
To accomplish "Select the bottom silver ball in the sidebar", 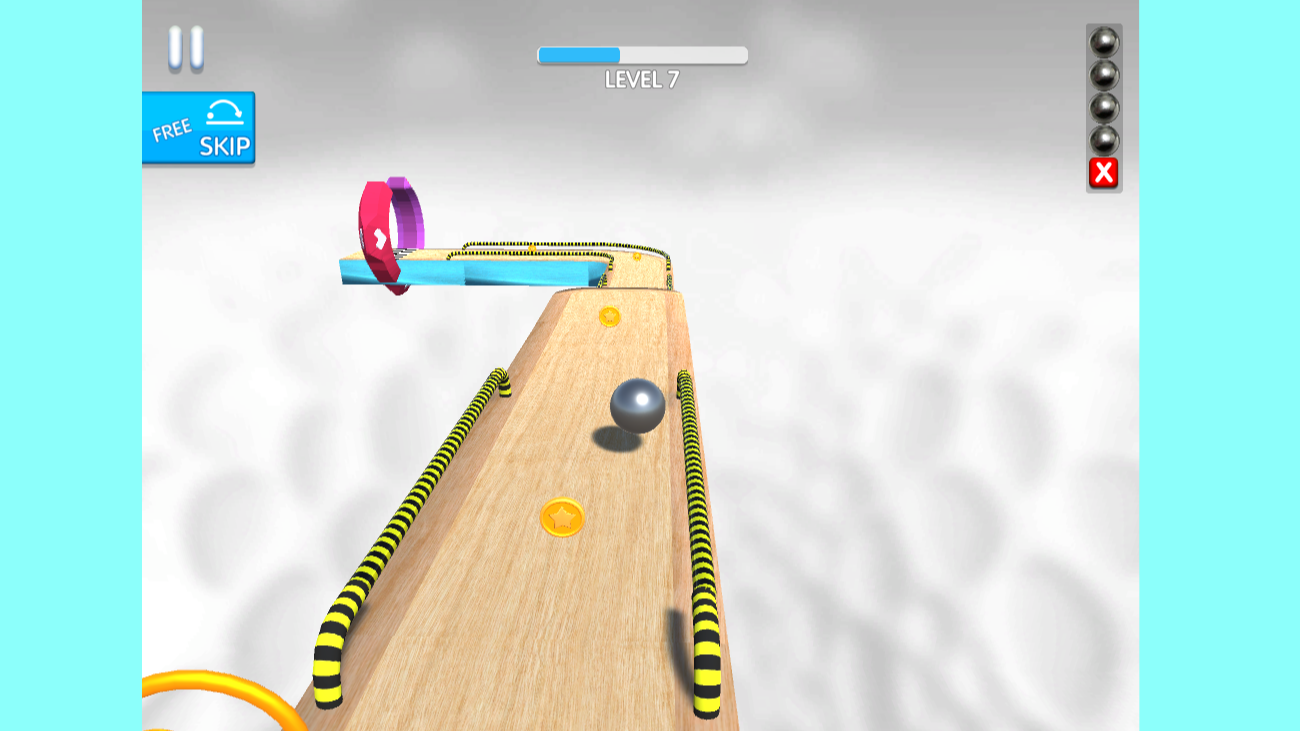I will click(x=1104, y=138).
